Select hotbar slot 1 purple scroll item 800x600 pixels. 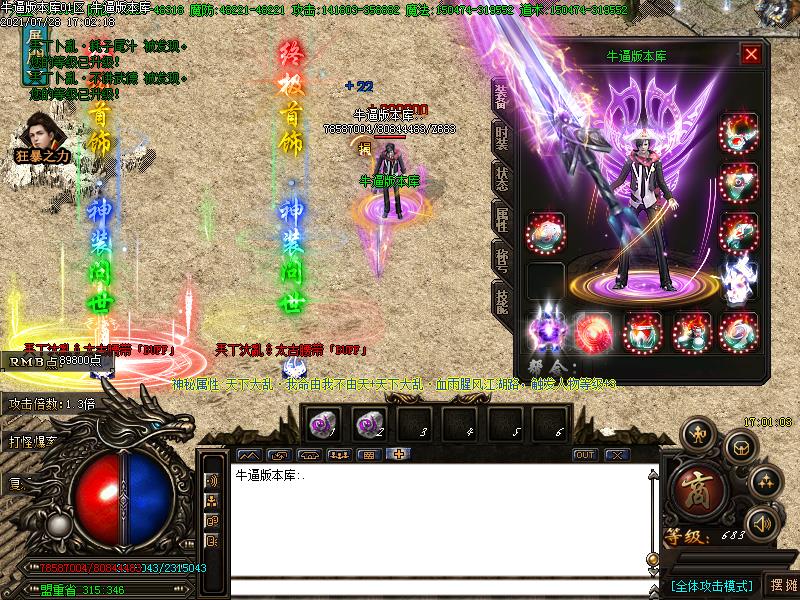coord(322,424)
